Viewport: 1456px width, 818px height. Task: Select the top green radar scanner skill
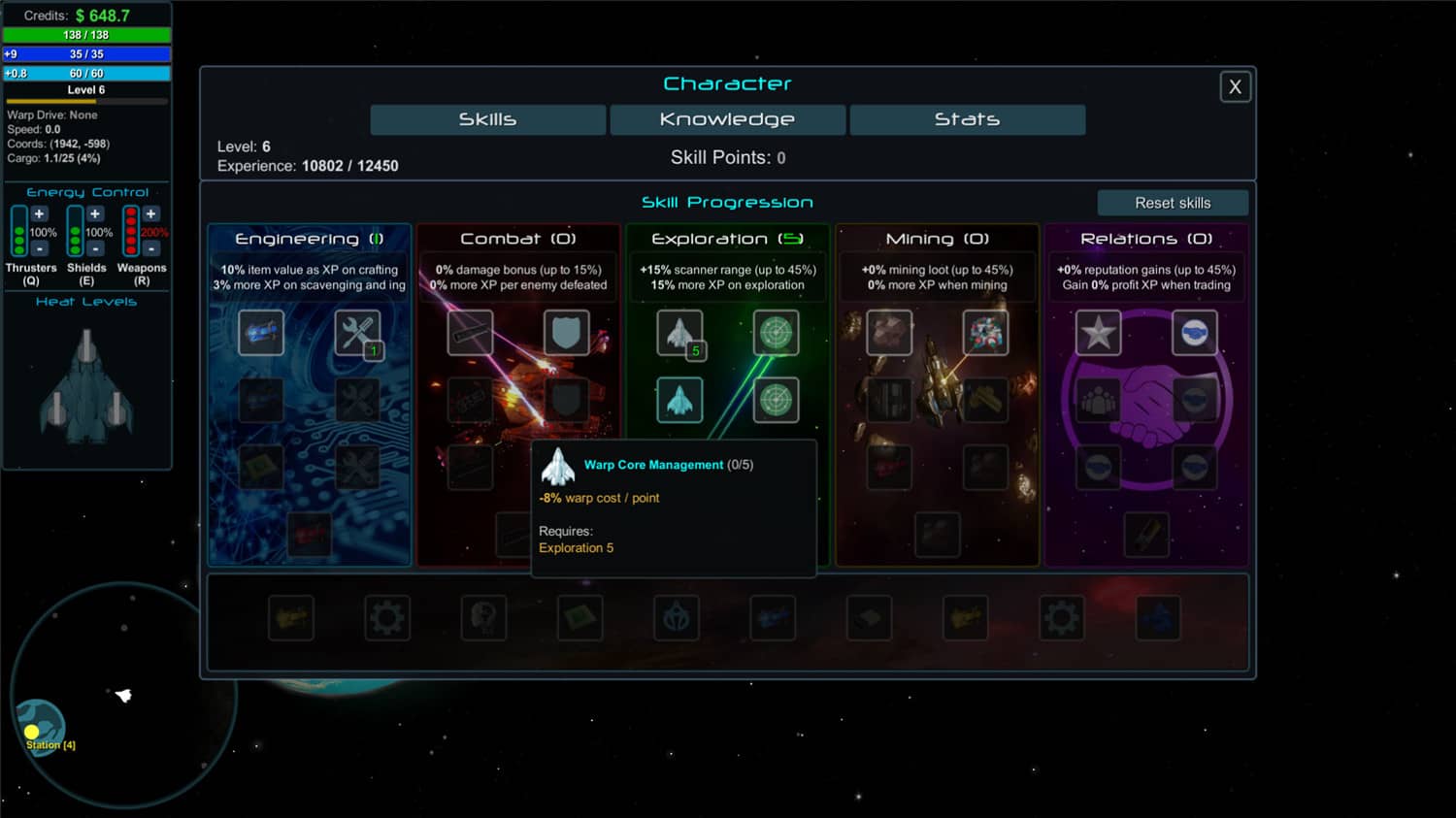pos(776,333)
